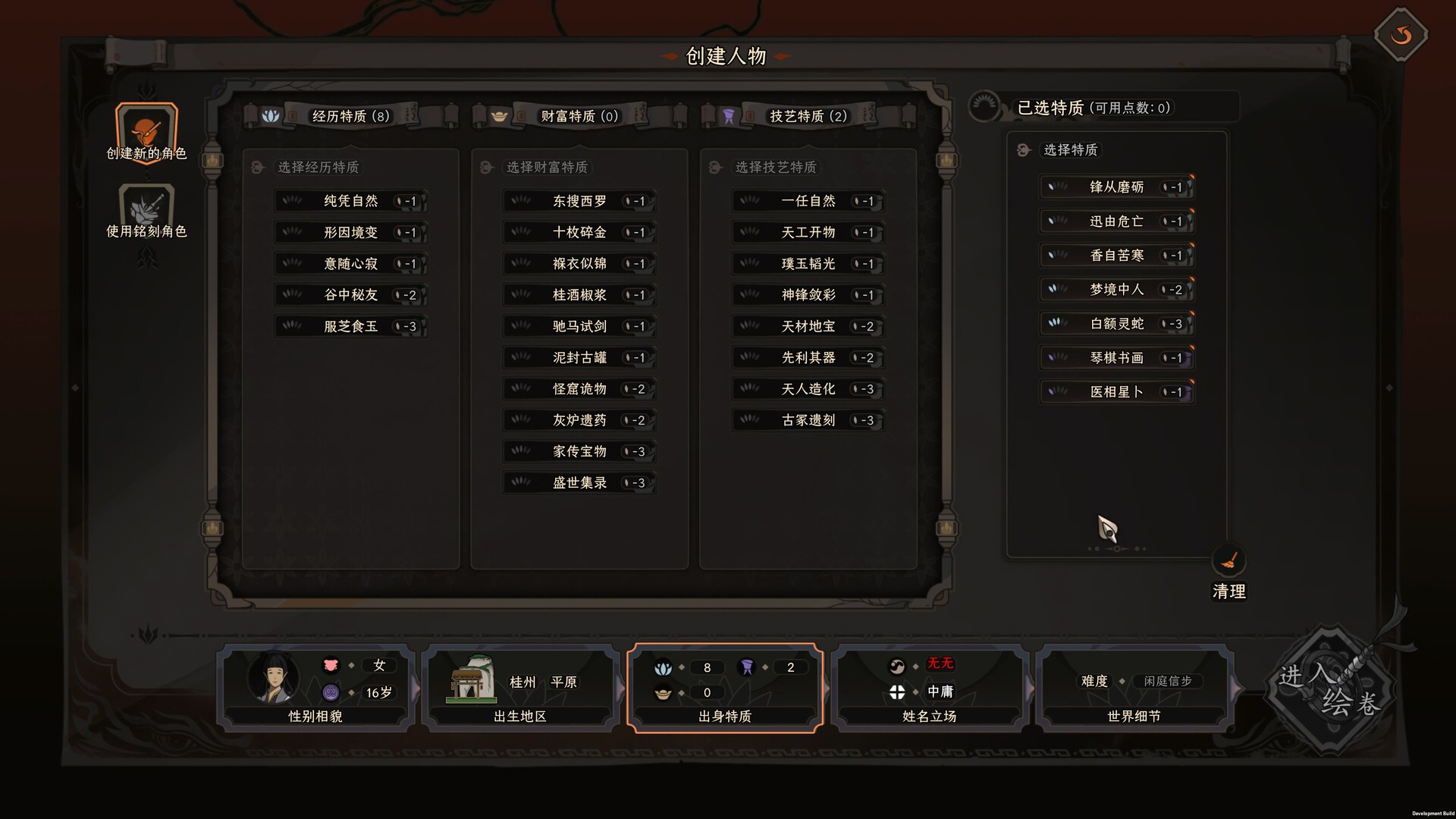The width and height of the screenshot is (1456, 819).
Task: Select the 家传宝物 wealth trait
Action: click(579, 451)
